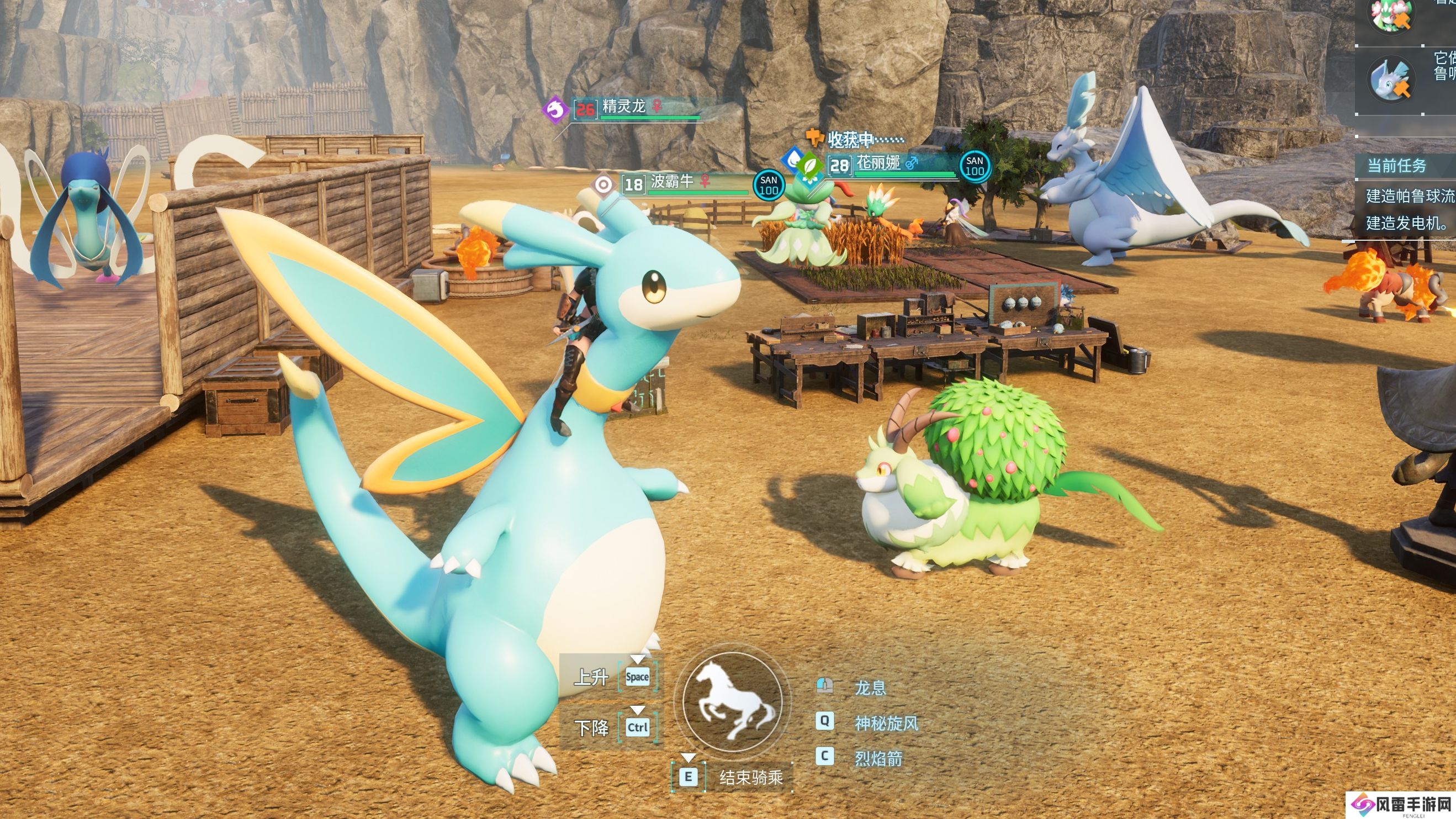Image resolution: width=1456 pixels, height=819 pixels.
Task: Select the 建造帕鲁球流 task entry
Action: [x=1410, y=196]
